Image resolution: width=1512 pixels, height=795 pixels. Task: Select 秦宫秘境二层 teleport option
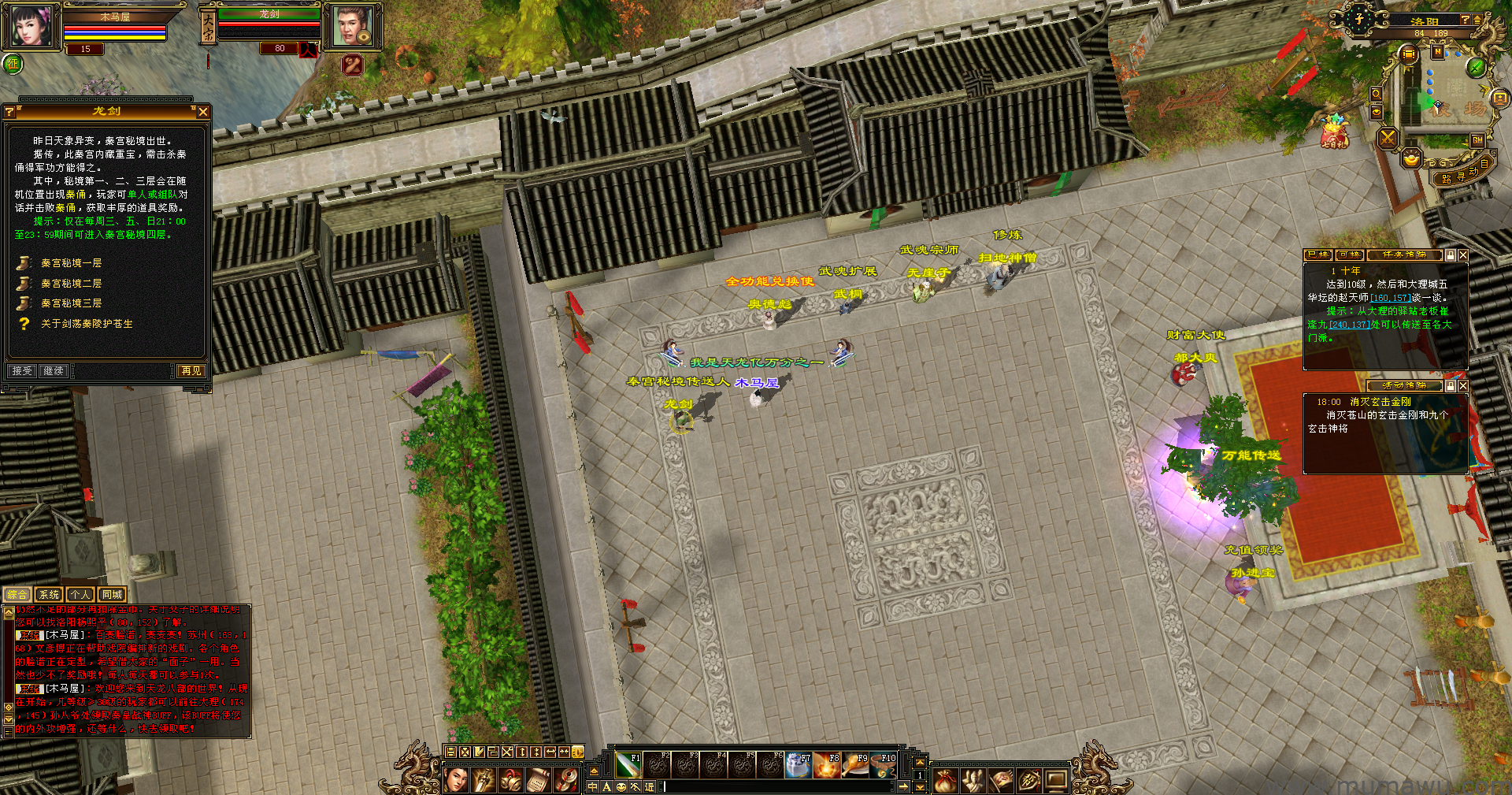[x=71, y=284]
